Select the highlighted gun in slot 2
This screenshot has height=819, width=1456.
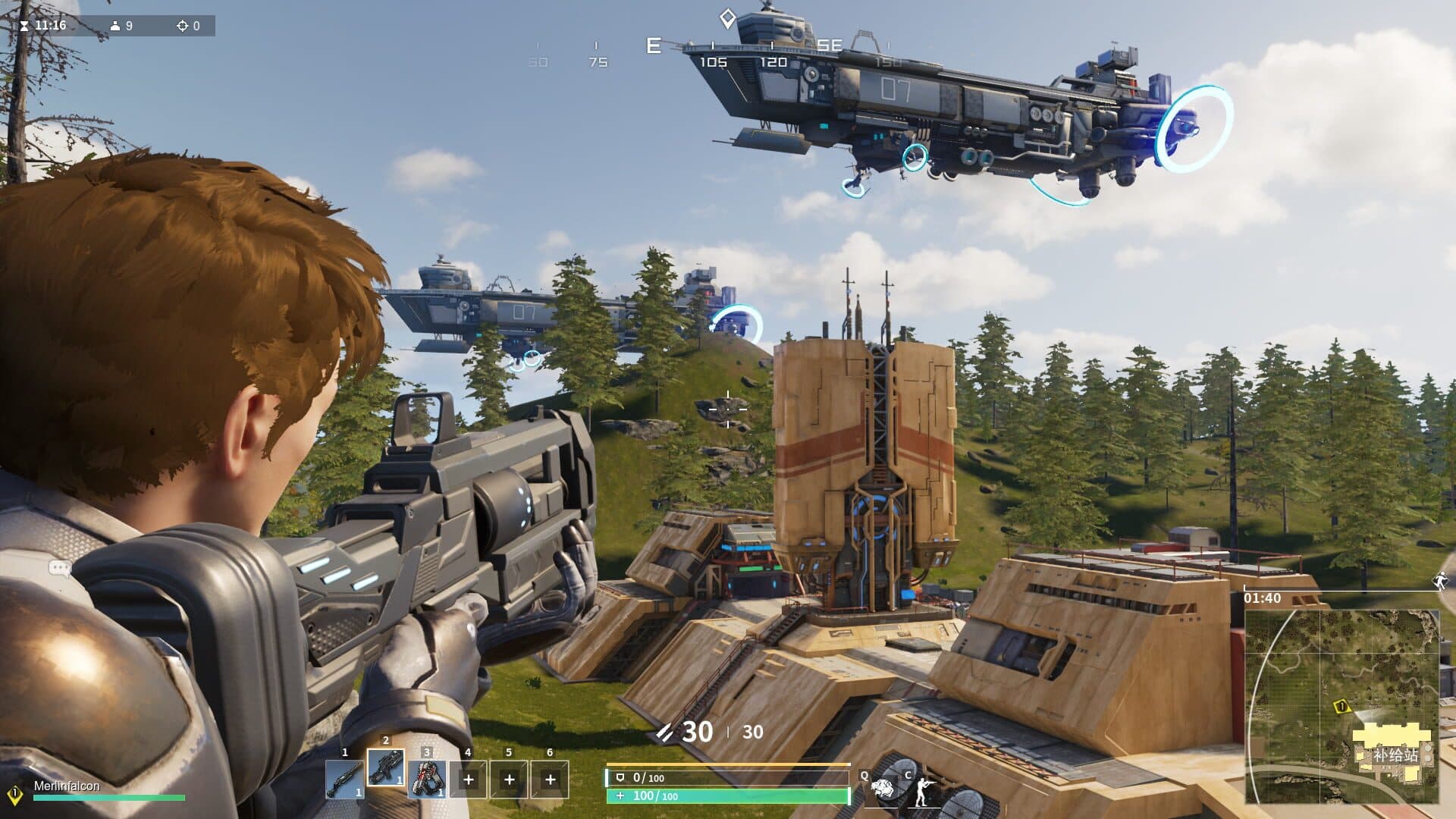pos(386,769)
